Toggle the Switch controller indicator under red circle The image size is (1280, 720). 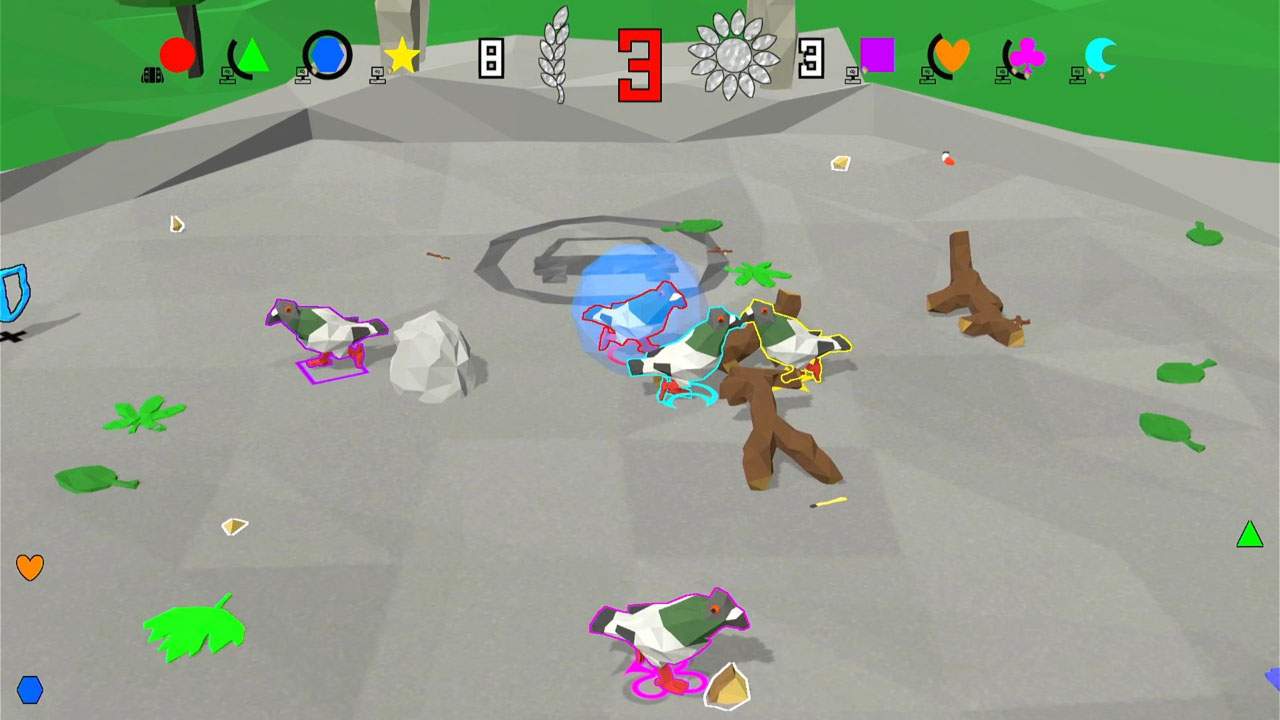click(152, 74)
